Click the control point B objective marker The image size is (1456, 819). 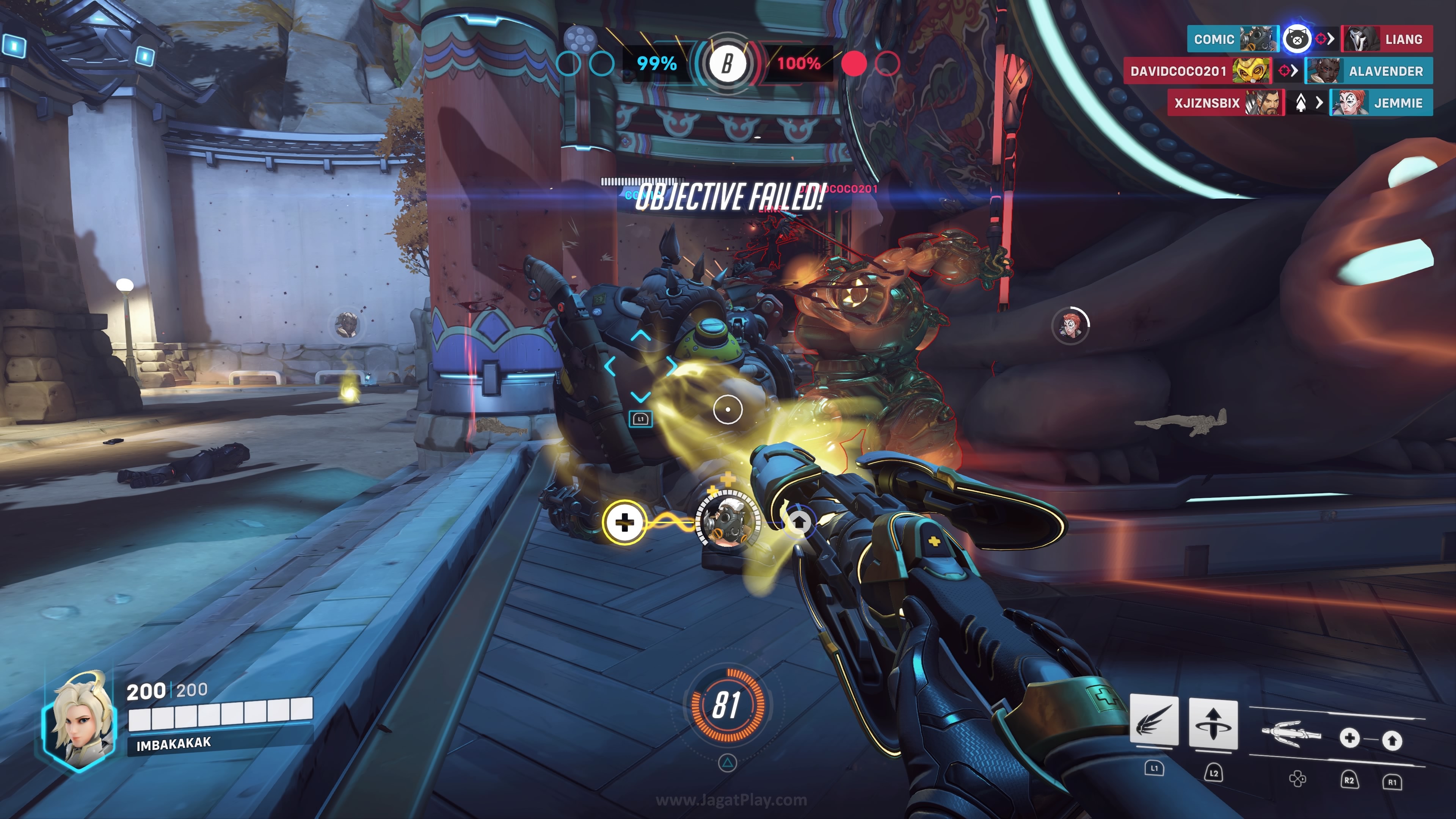[728, 63]
